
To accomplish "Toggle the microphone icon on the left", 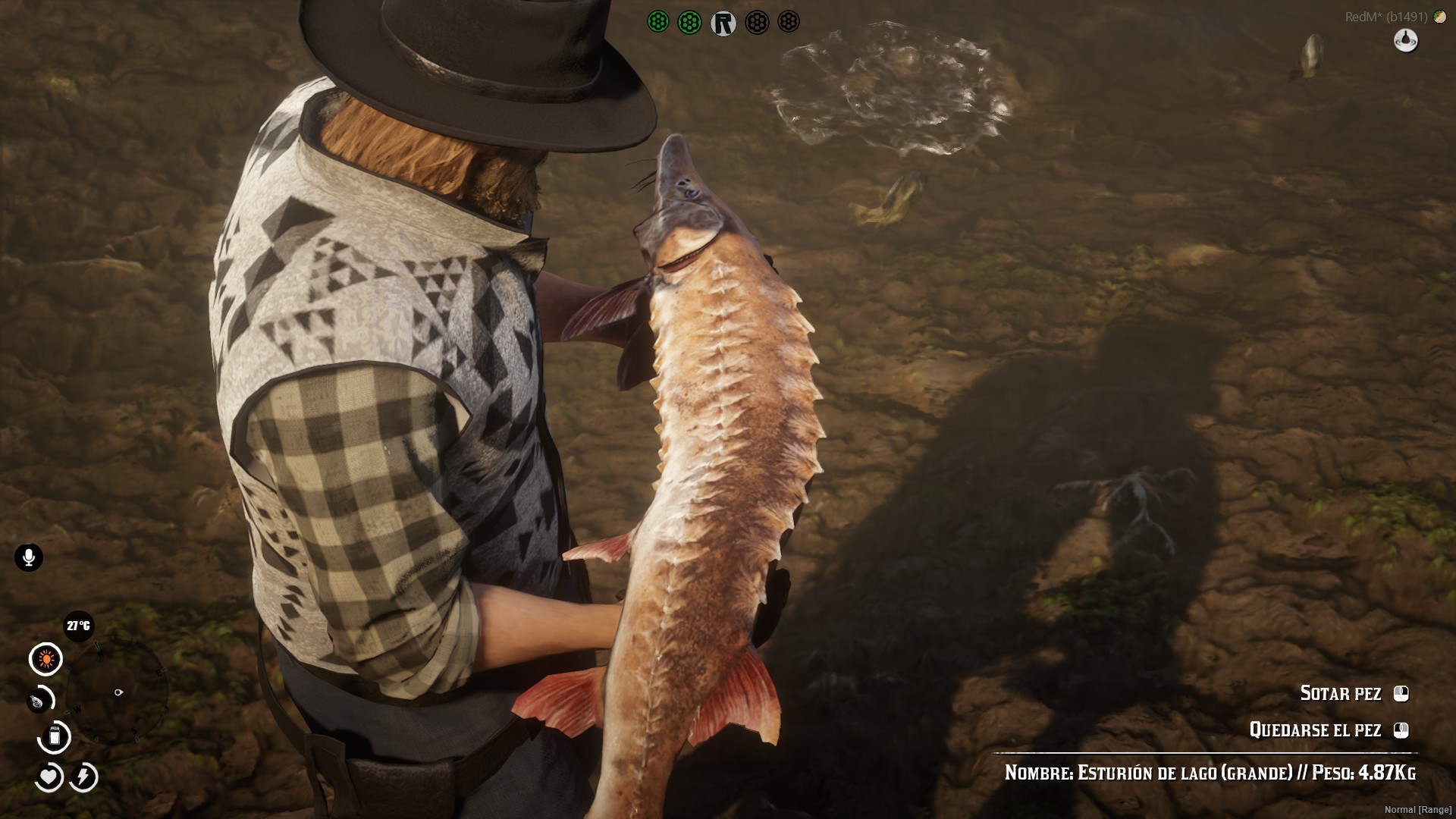I will click(x=28, y=557).
